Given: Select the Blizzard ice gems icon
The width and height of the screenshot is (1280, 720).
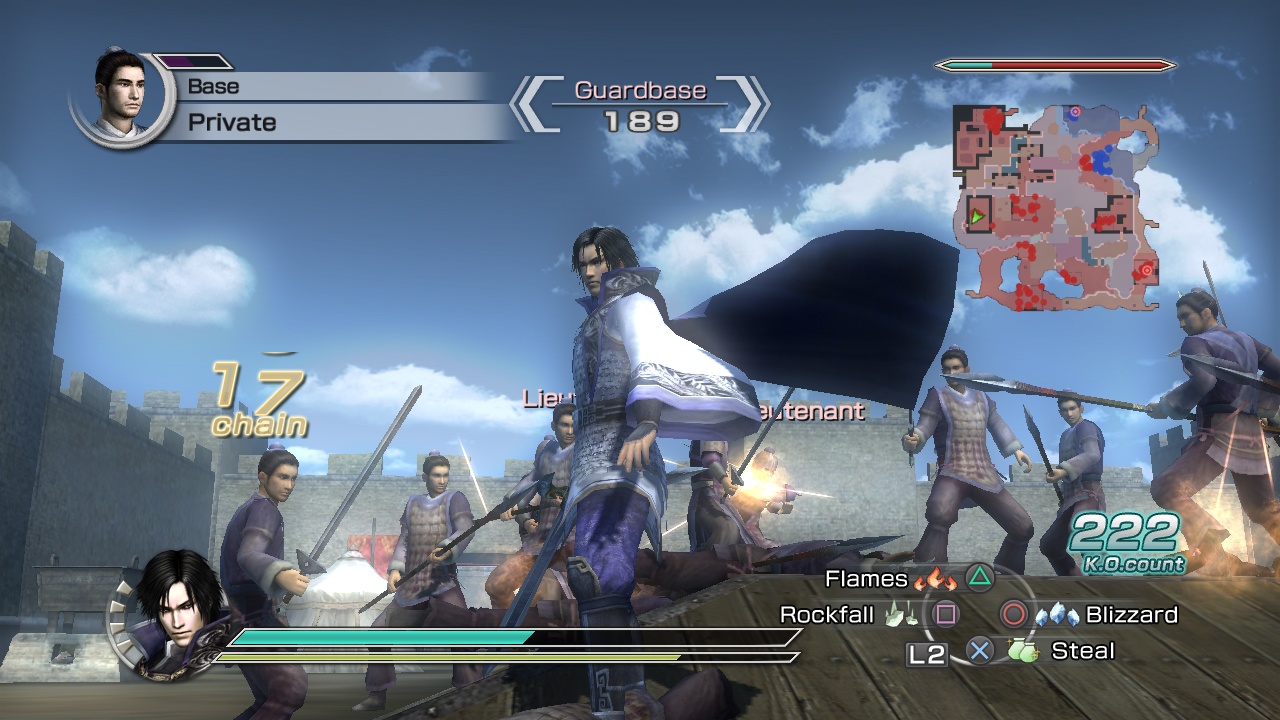Looking at the screenshot, I should click(x=1057, y=615).
